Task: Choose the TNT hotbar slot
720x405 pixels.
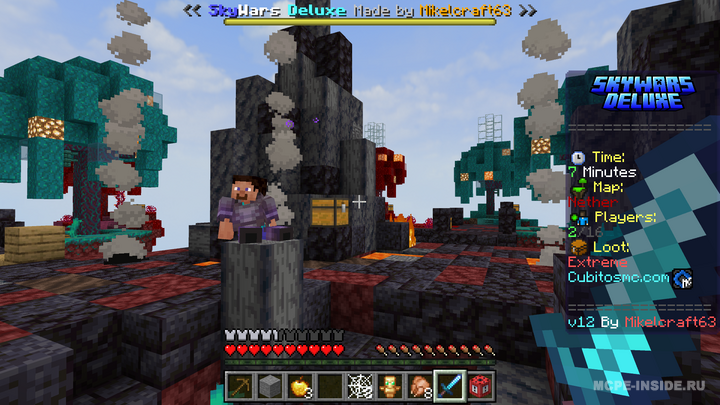Action: (x=480, y=385)
